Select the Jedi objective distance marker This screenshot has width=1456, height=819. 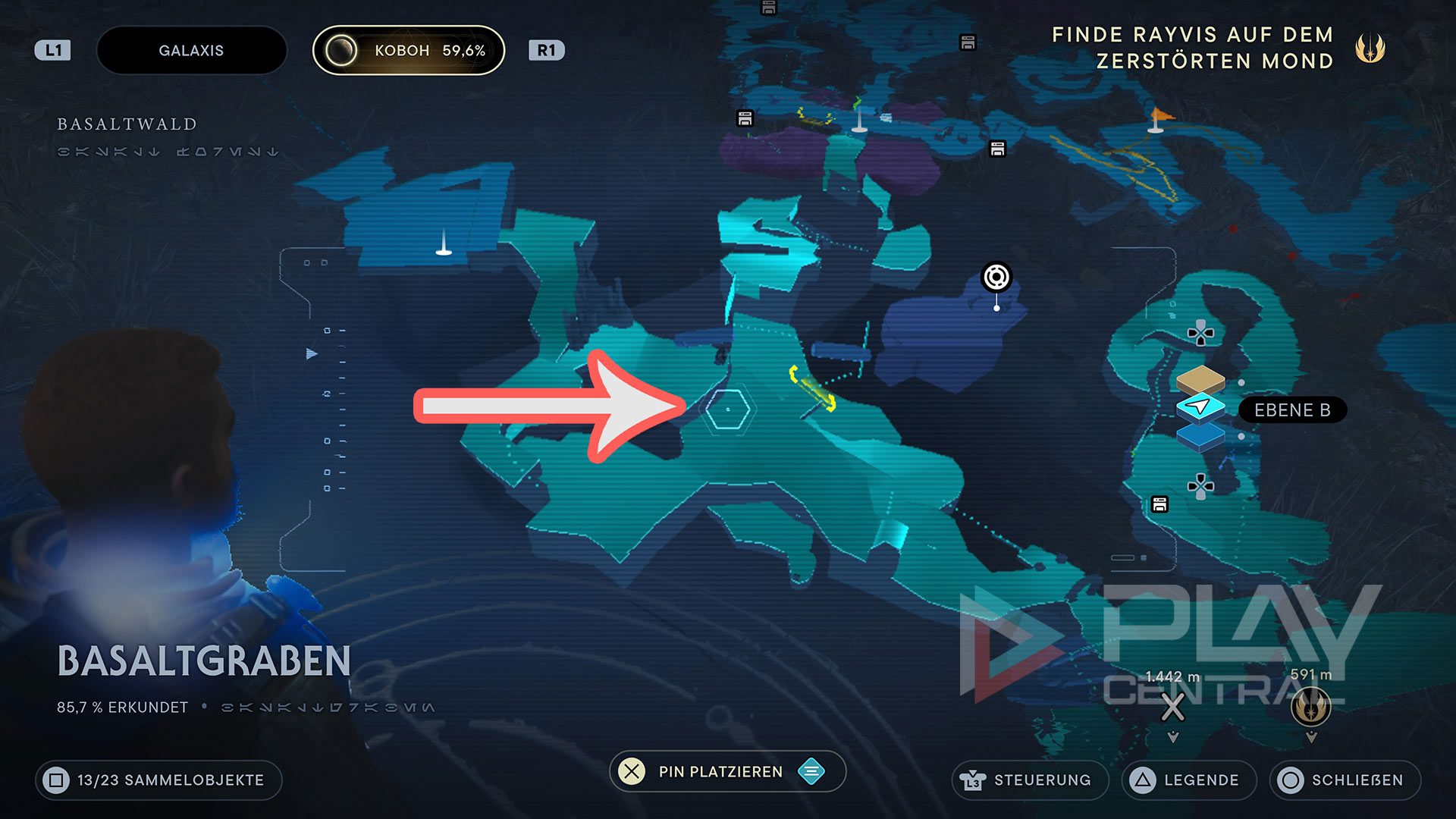(x=1310, y=707)
